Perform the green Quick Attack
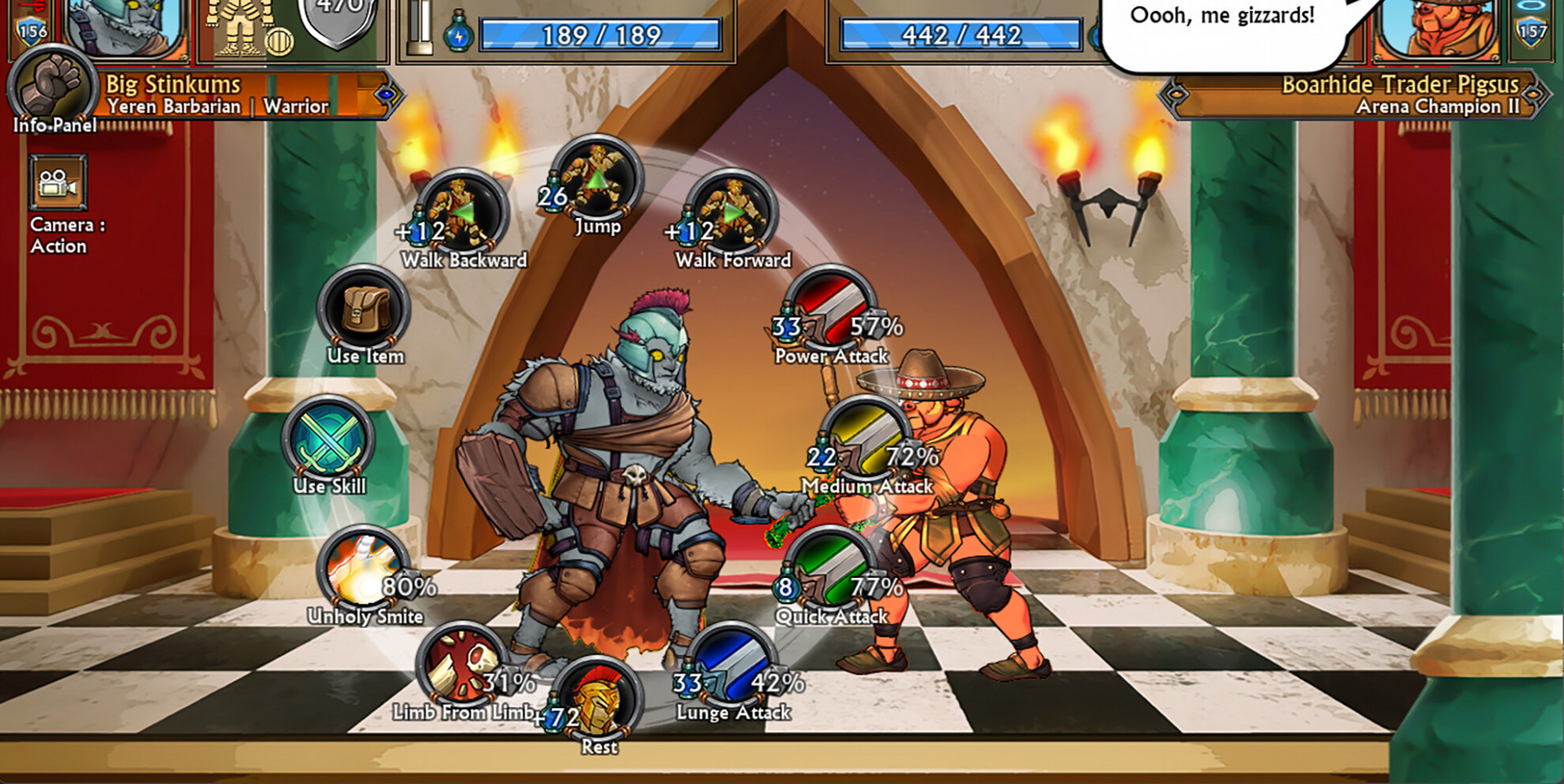This screenshot has height=784, width=1564. (831, 571)
